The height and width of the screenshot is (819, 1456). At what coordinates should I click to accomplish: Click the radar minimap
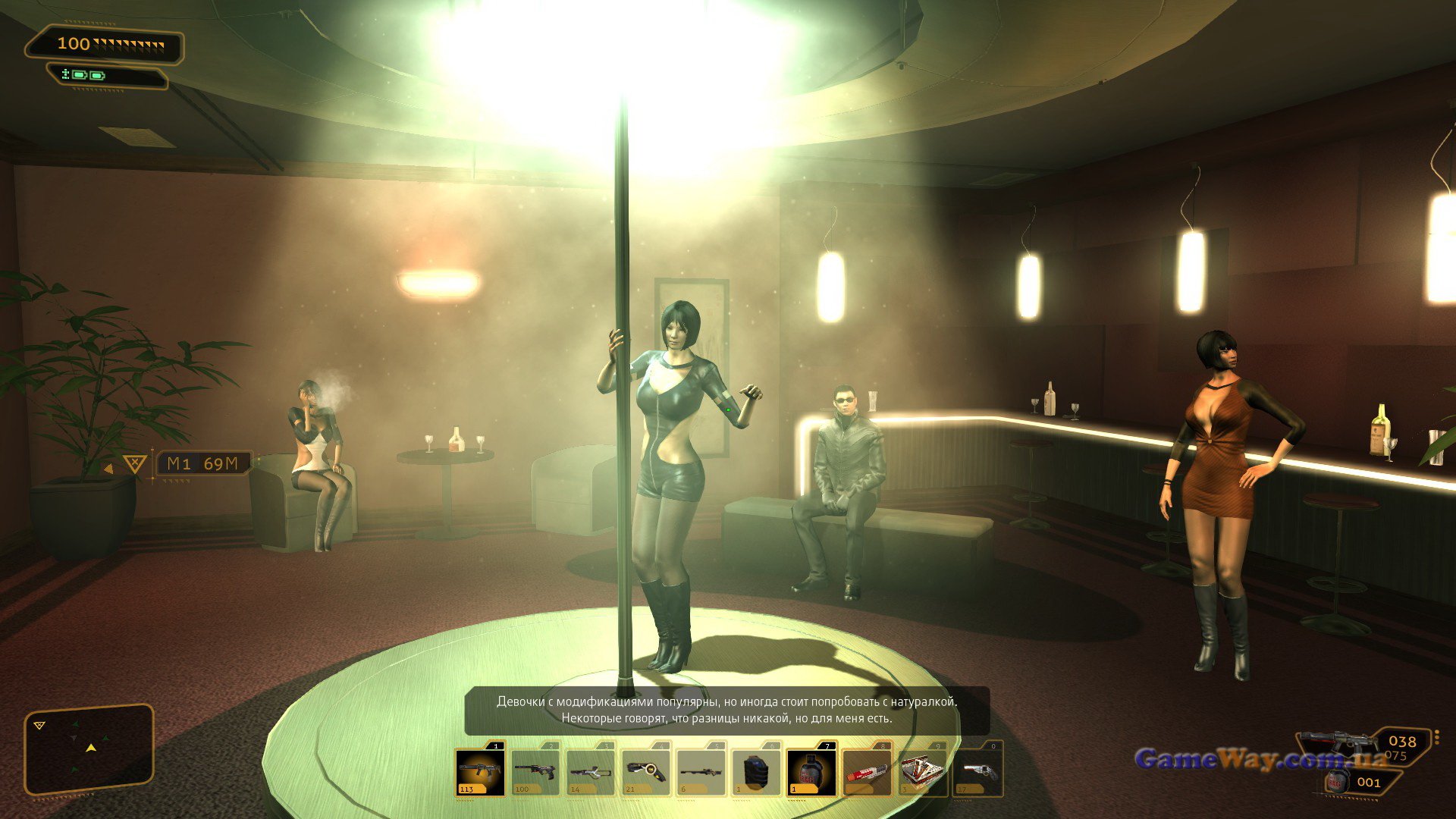click(x=89, y=749)
